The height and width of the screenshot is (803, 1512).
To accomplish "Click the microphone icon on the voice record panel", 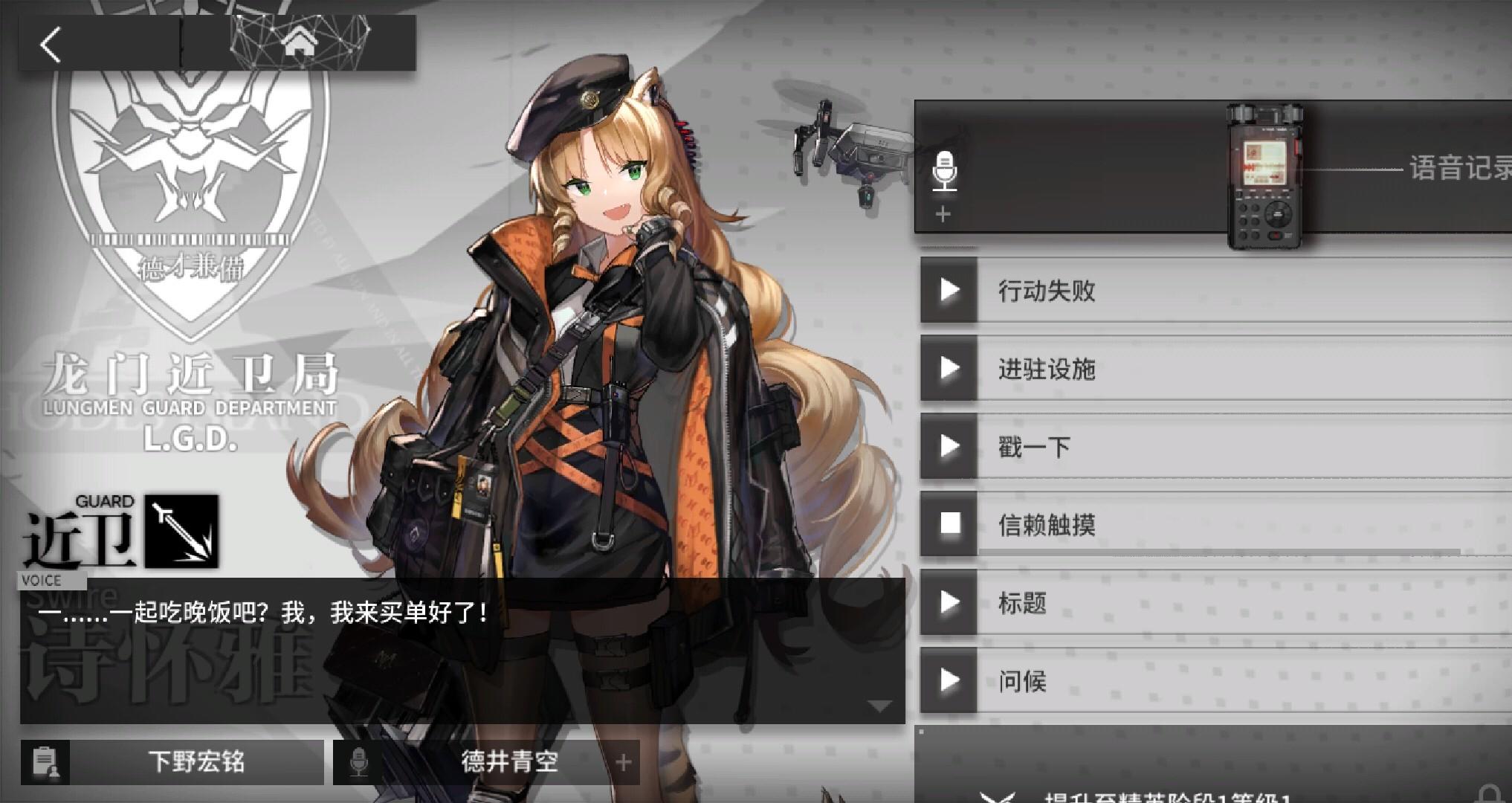I will pyautogui.click(x=946, y=170).
